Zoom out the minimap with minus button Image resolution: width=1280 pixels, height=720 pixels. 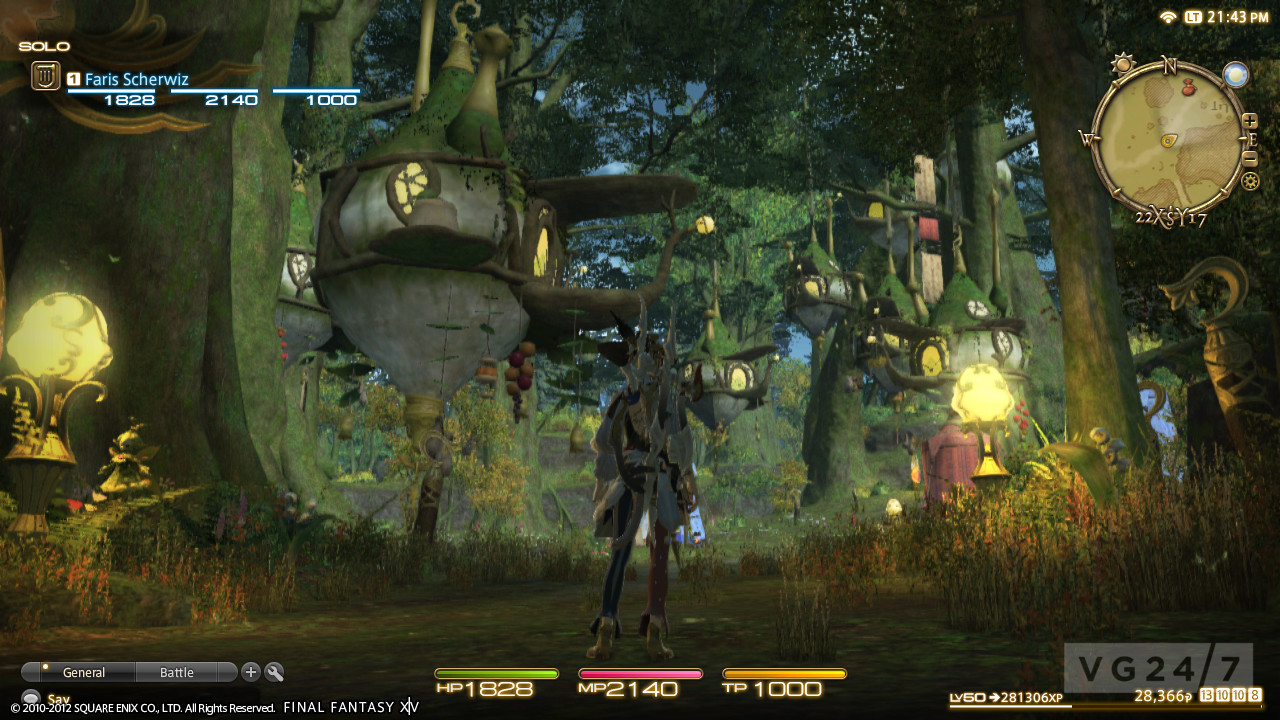coord(1250,158)
